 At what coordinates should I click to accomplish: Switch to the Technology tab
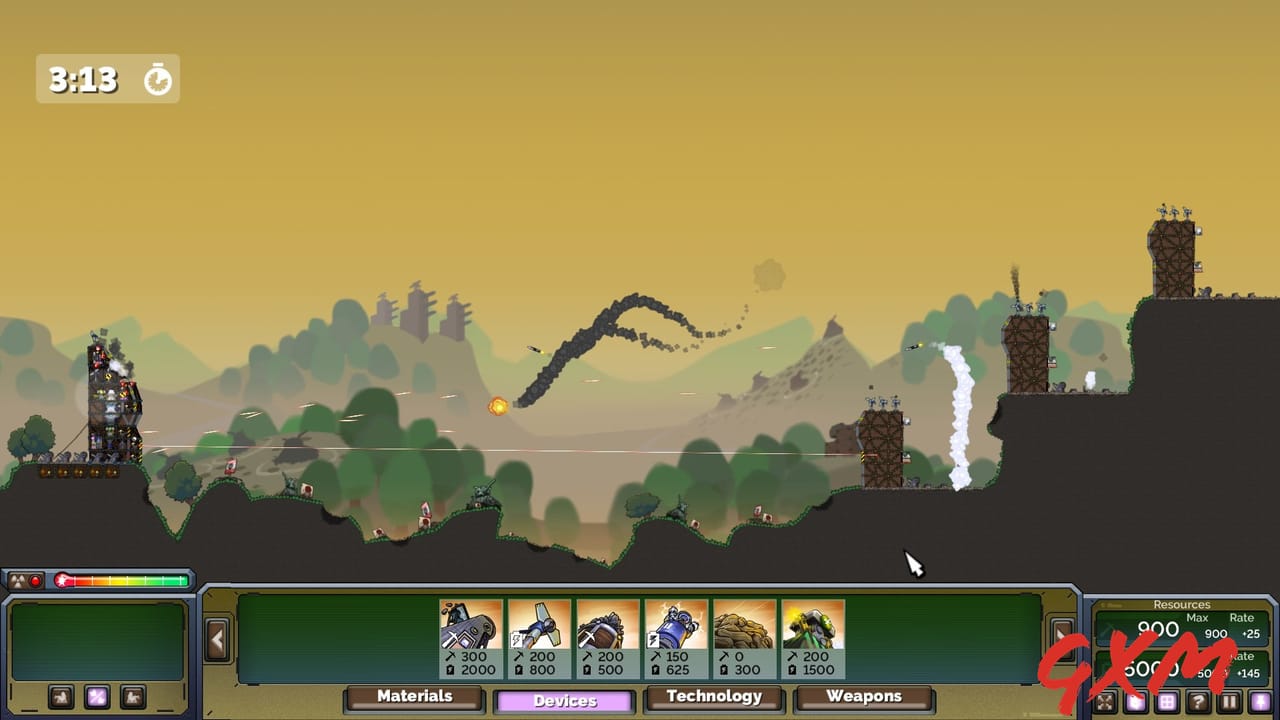(715, 697)
